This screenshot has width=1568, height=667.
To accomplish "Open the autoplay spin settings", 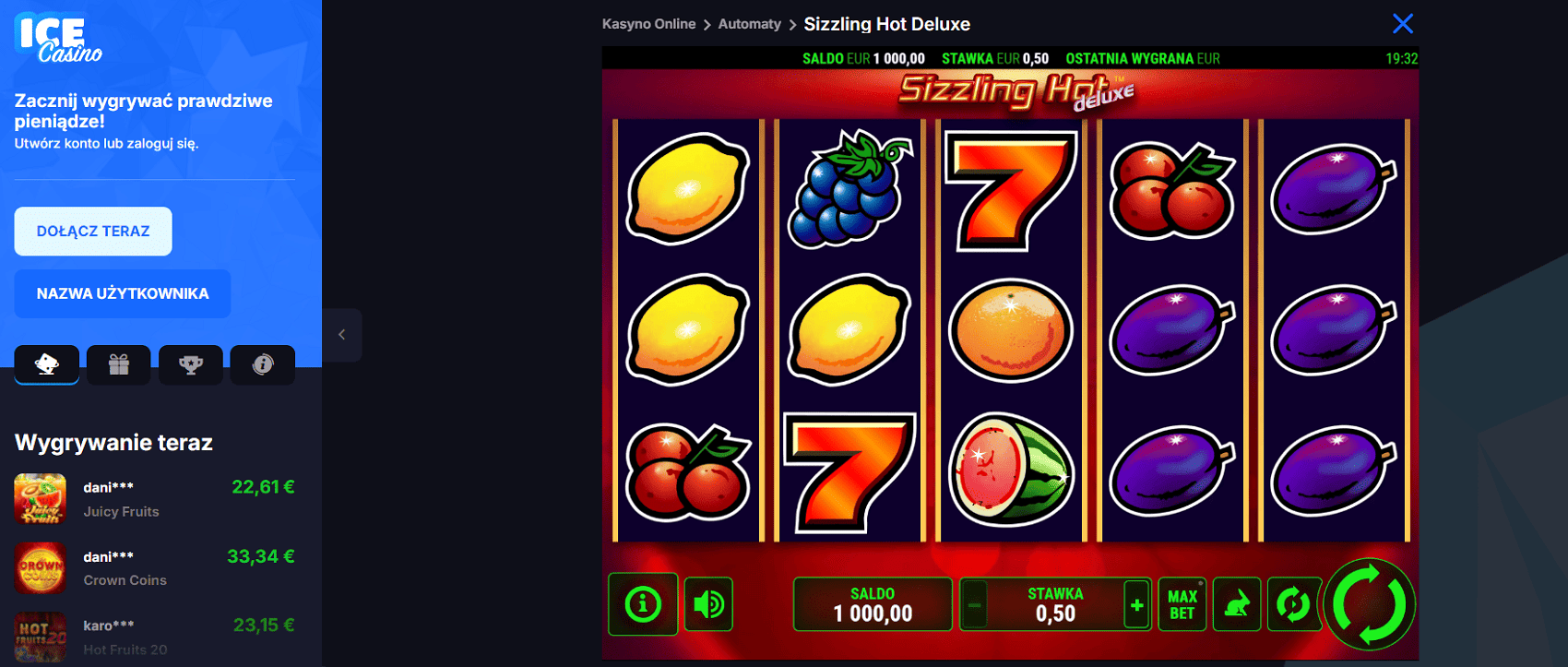I will [1294, 603].
